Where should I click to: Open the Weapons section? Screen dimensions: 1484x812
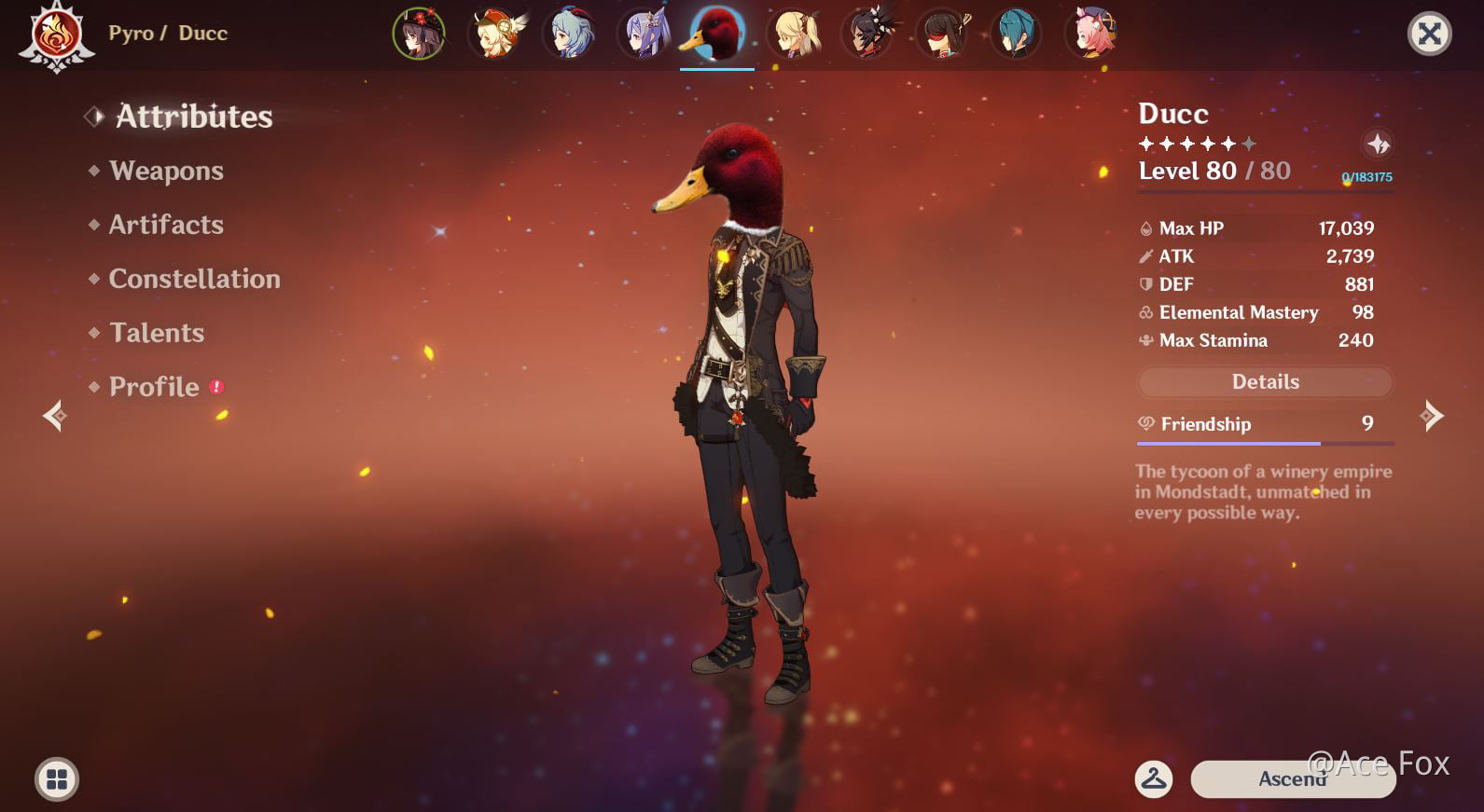166,171
